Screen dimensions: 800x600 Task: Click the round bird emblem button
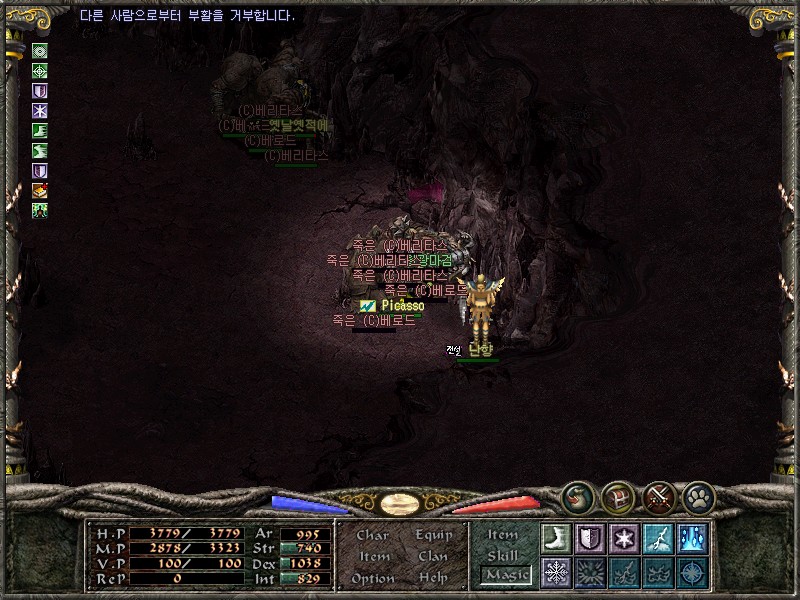coord(578,497)
